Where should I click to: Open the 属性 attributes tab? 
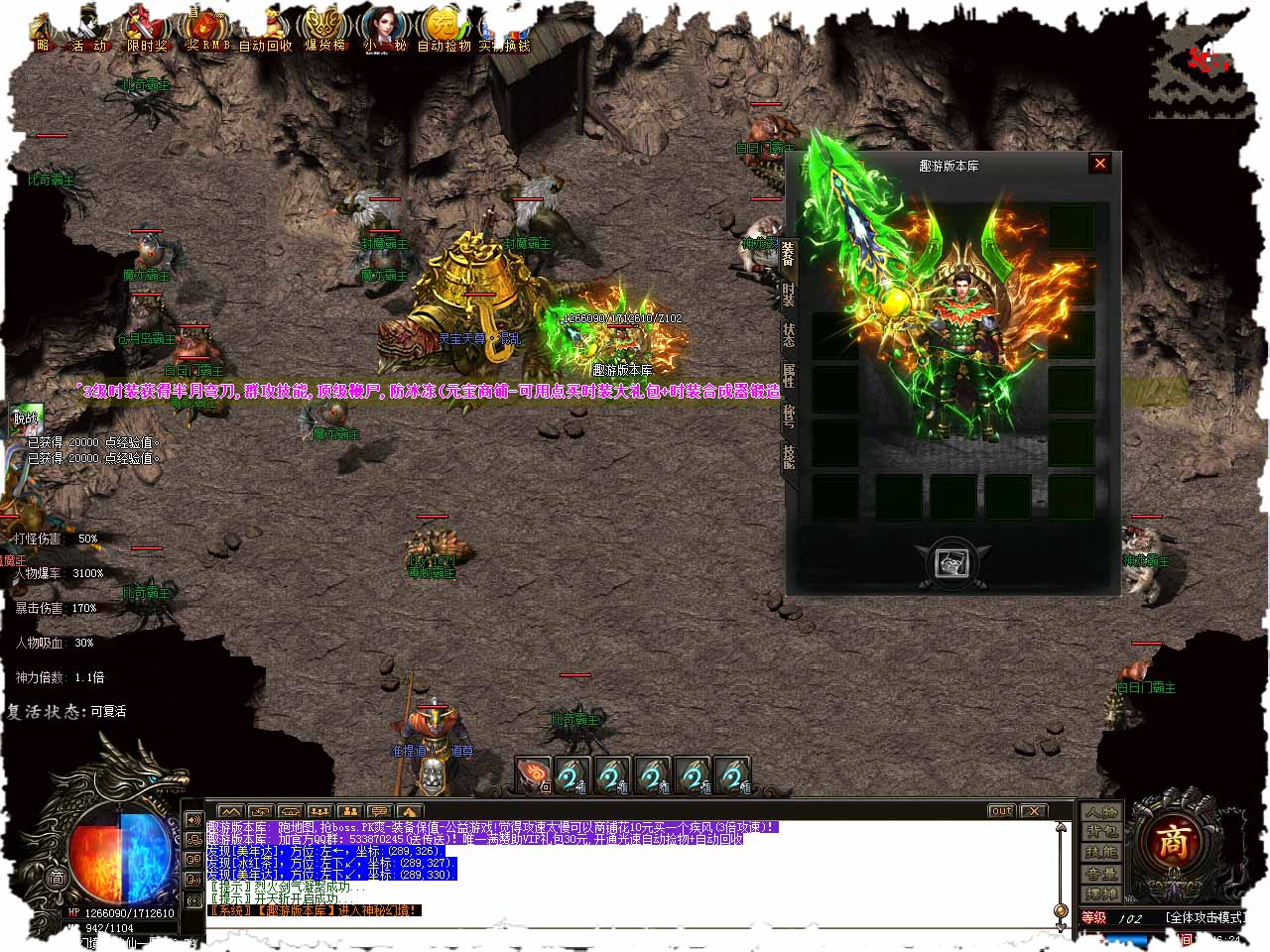(x=788, y=376)
